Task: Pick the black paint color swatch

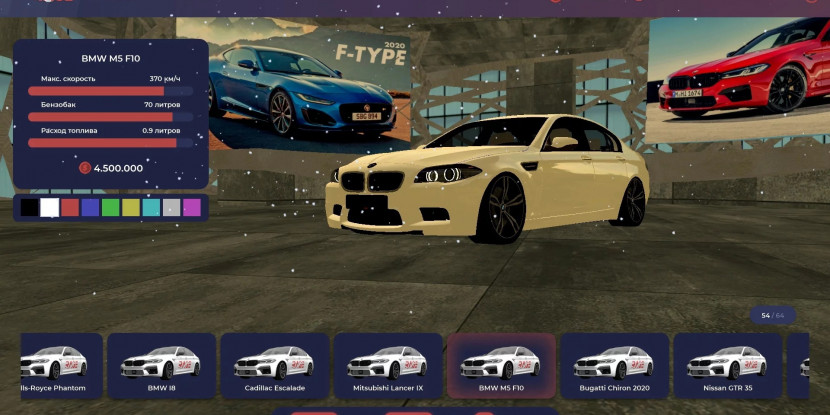Action: (29, 208)
